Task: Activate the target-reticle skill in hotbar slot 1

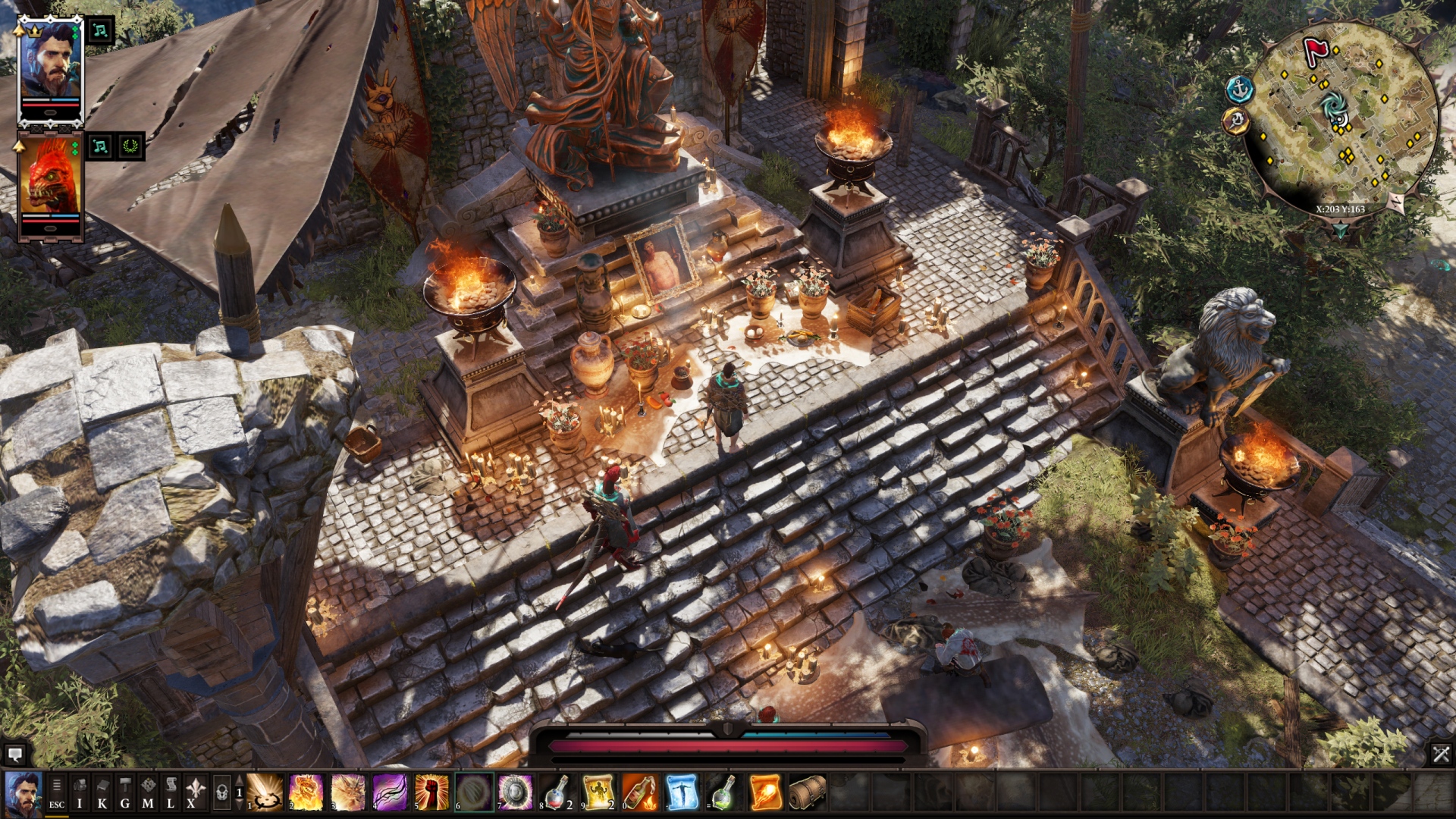Action: [265, 793]
